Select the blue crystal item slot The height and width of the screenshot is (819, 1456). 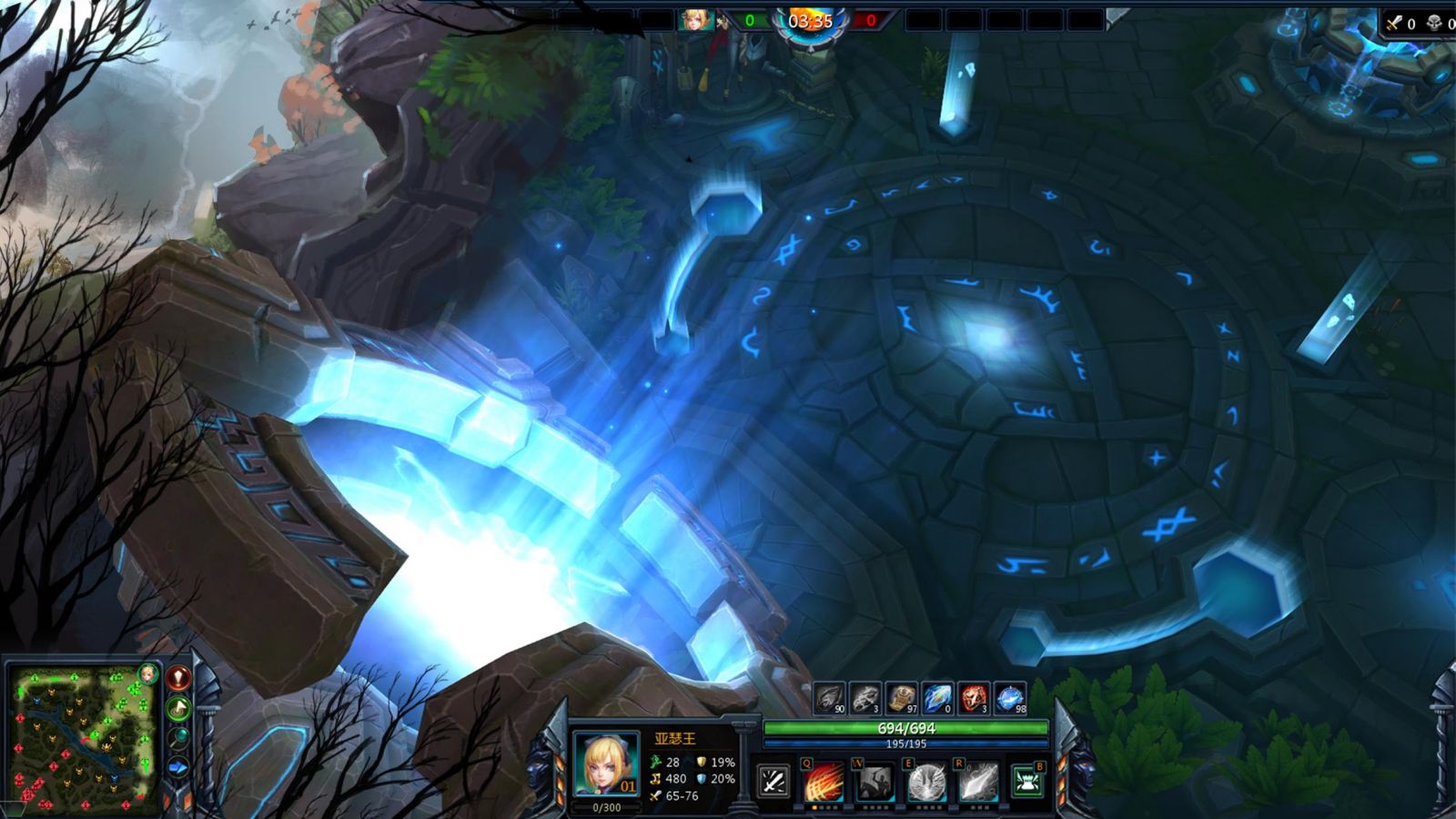click(937, 699)
